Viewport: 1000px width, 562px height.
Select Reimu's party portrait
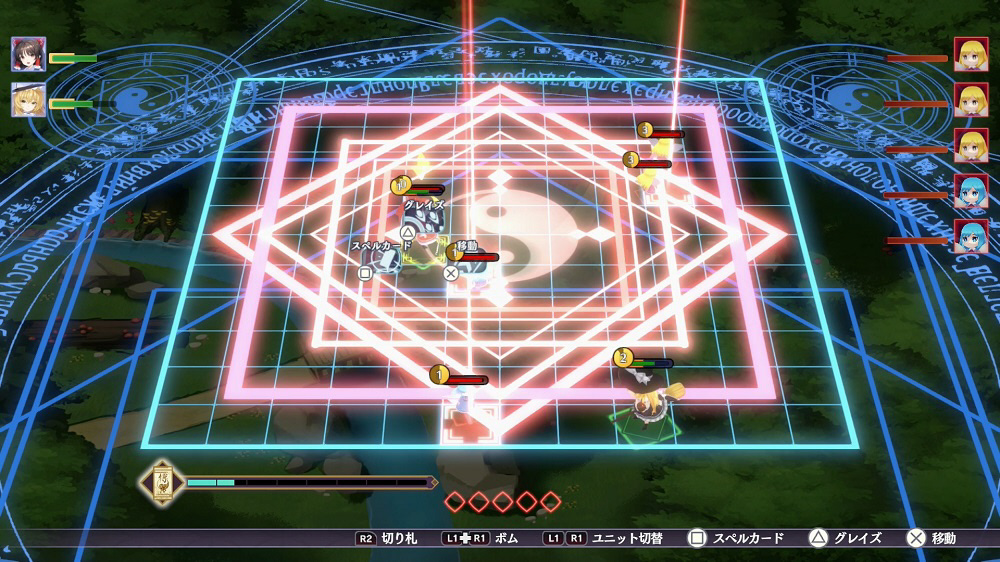[28, 54]
